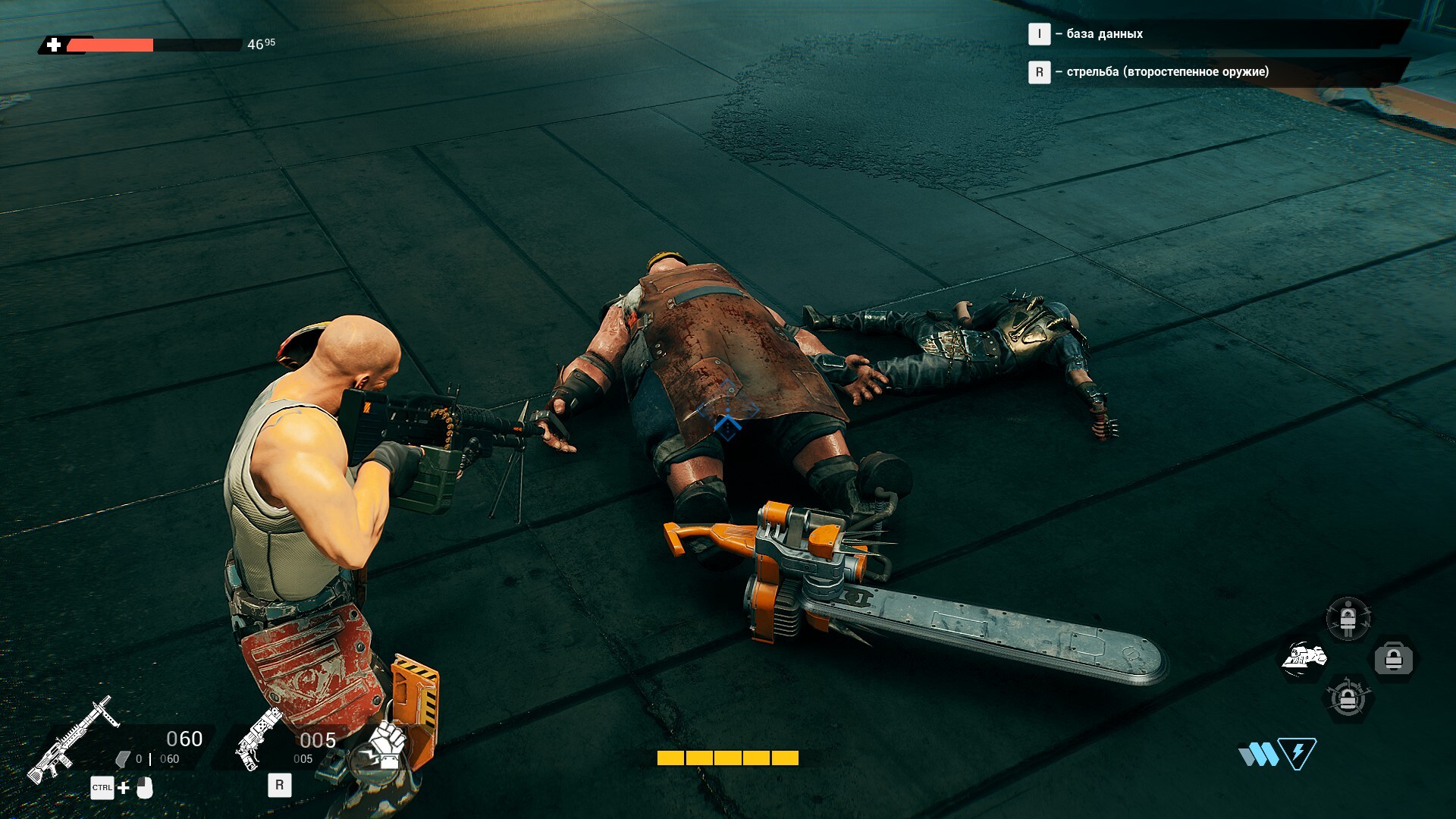The width and height of the screenshot is (1456, 819).
Task: Click the locked target shock ability
Action: tap(1348, 698)
